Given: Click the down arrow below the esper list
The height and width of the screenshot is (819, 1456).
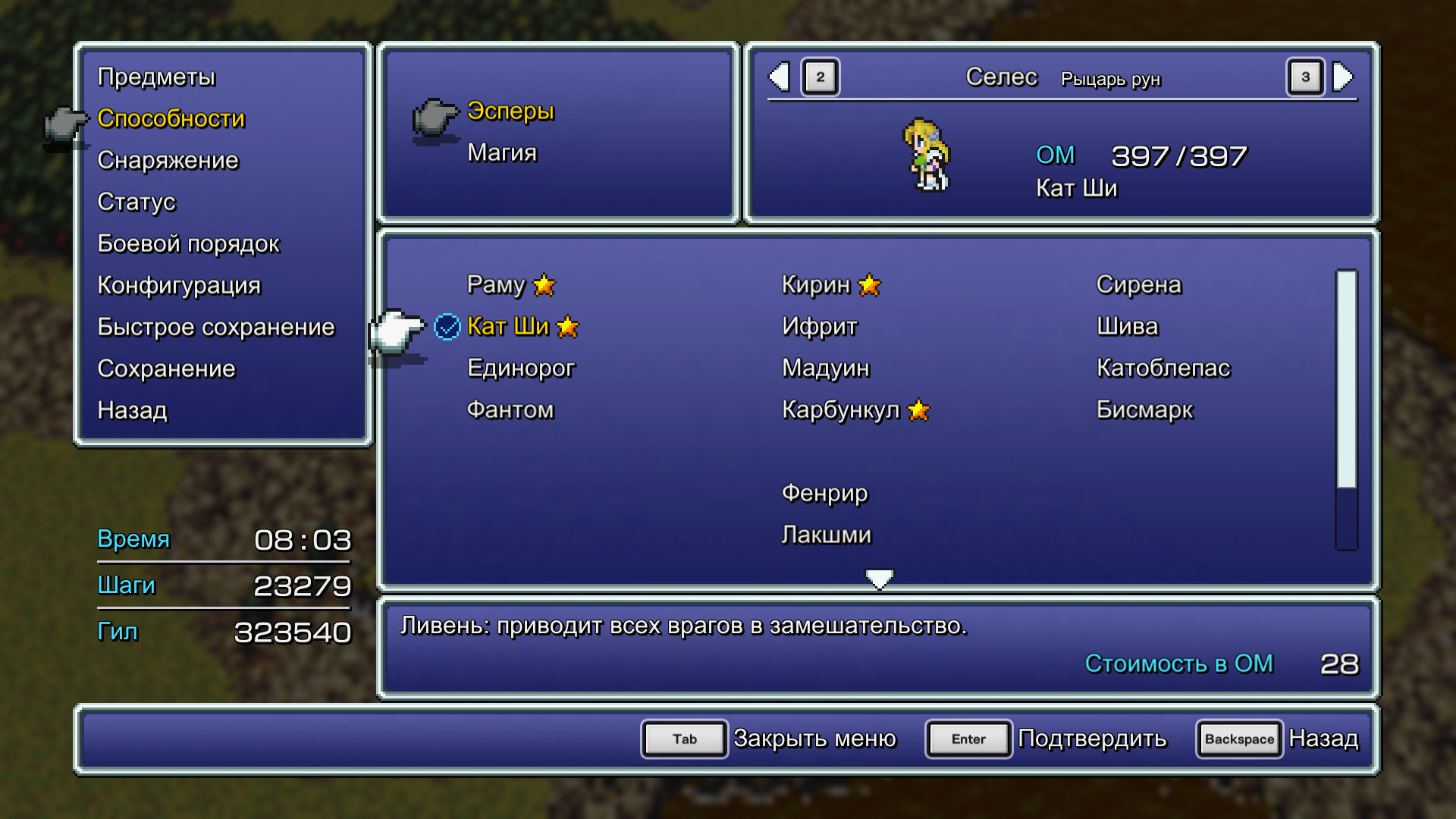Looking at the screenshot, I should pyautogui.click(x=879, y=578).
